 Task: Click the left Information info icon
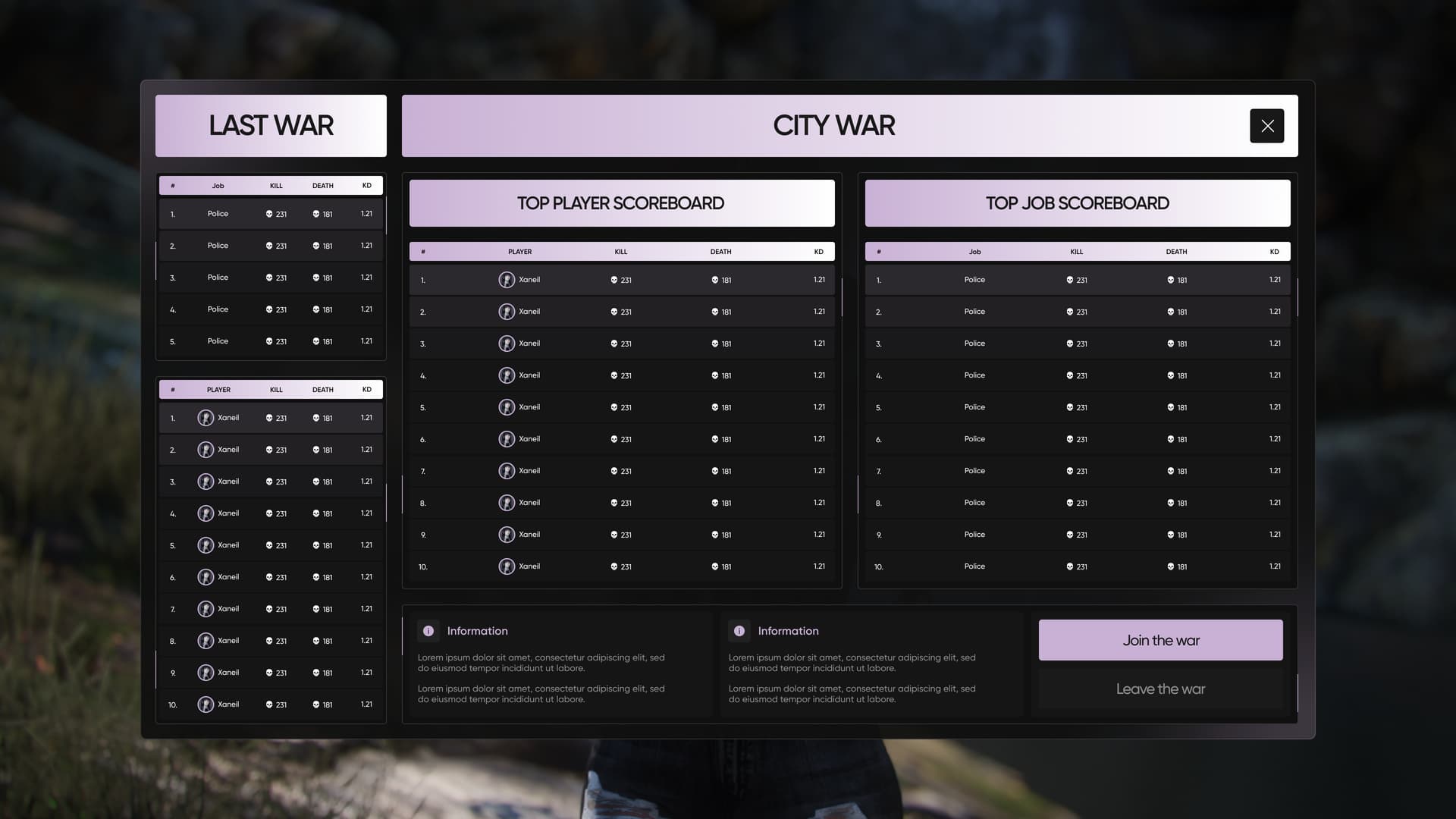[x=428, y=630]
